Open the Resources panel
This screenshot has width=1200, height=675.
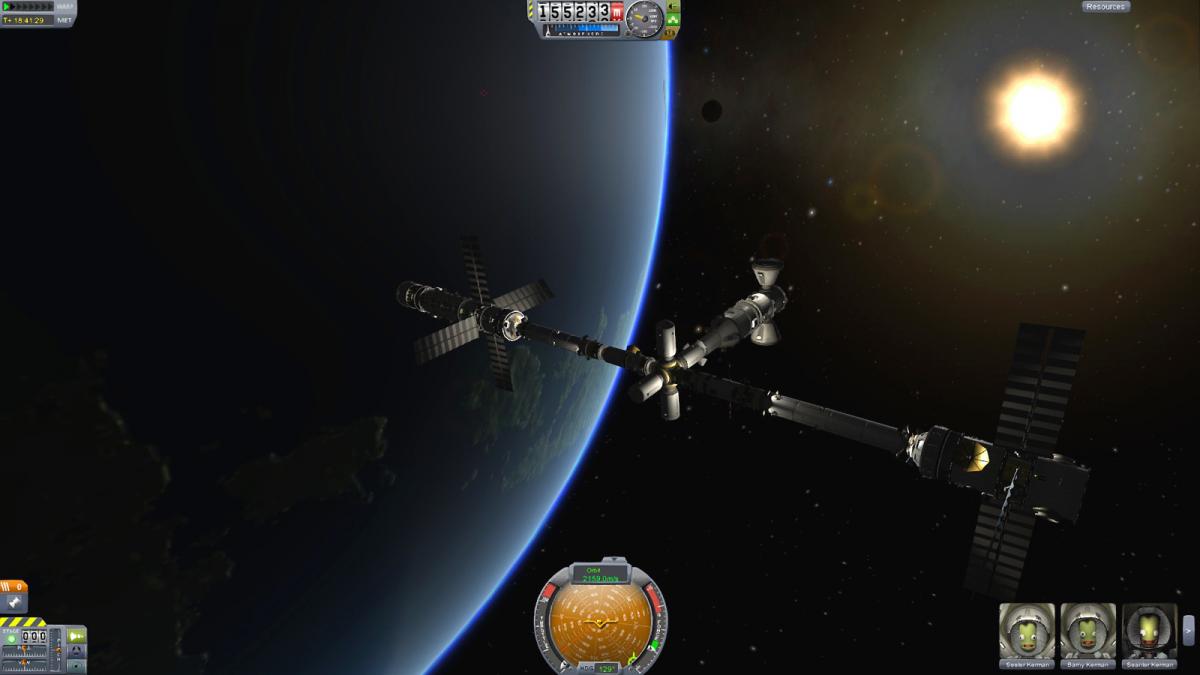pyautogui.click(x=1105, y=7)
